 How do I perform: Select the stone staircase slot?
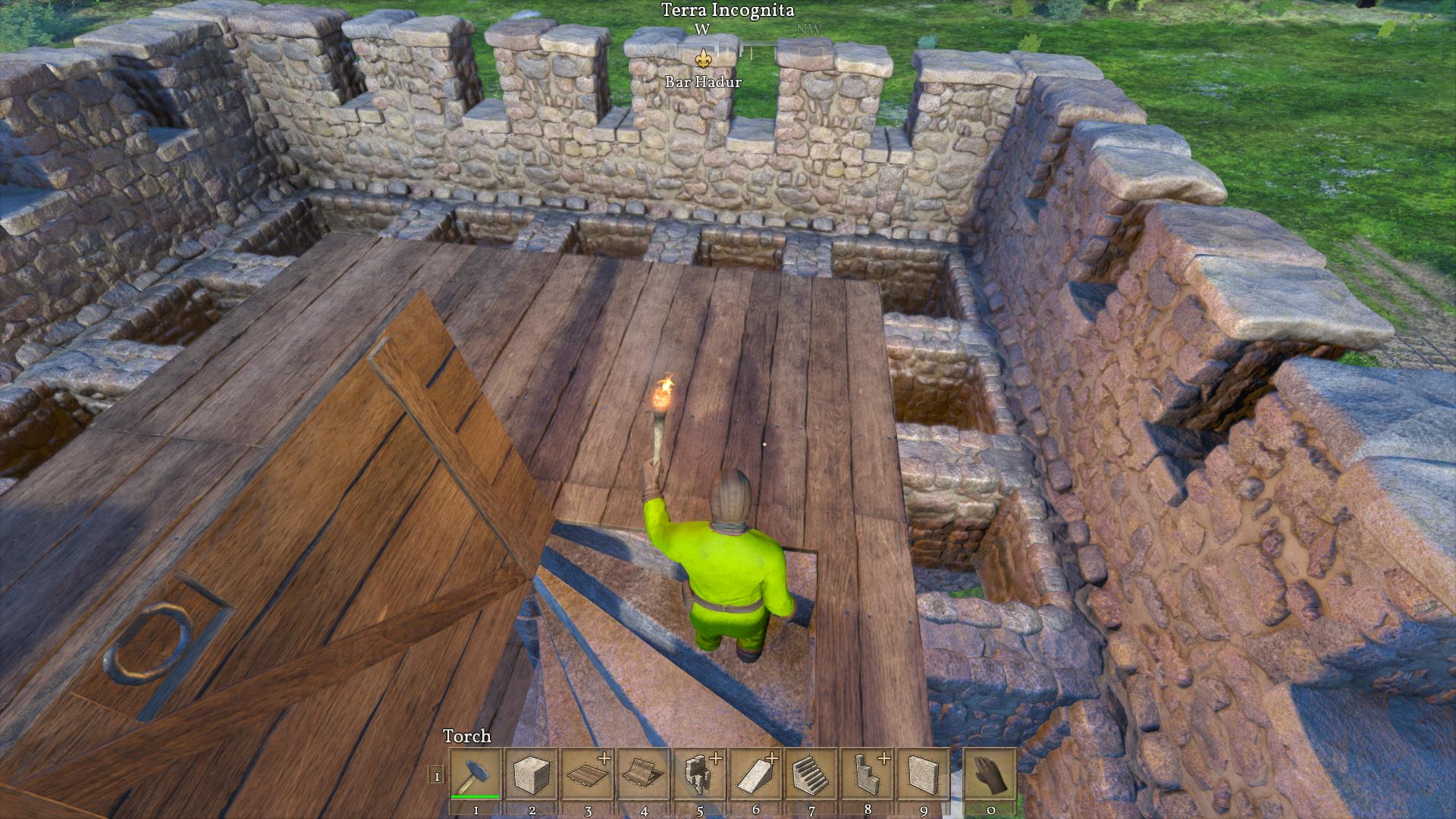click(811, 773)
